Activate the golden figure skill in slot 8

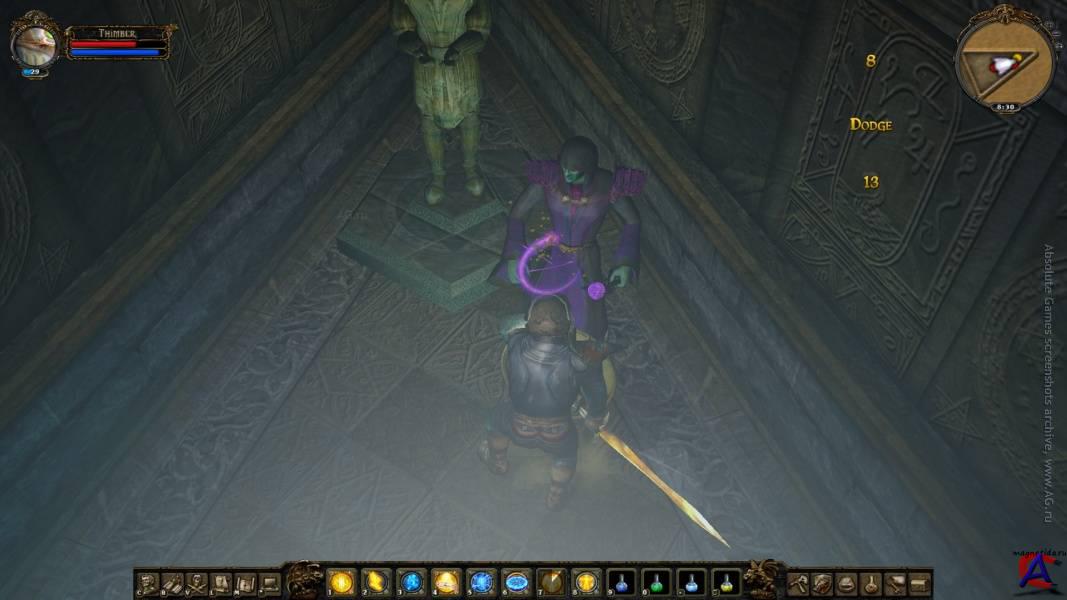[587, 582]
